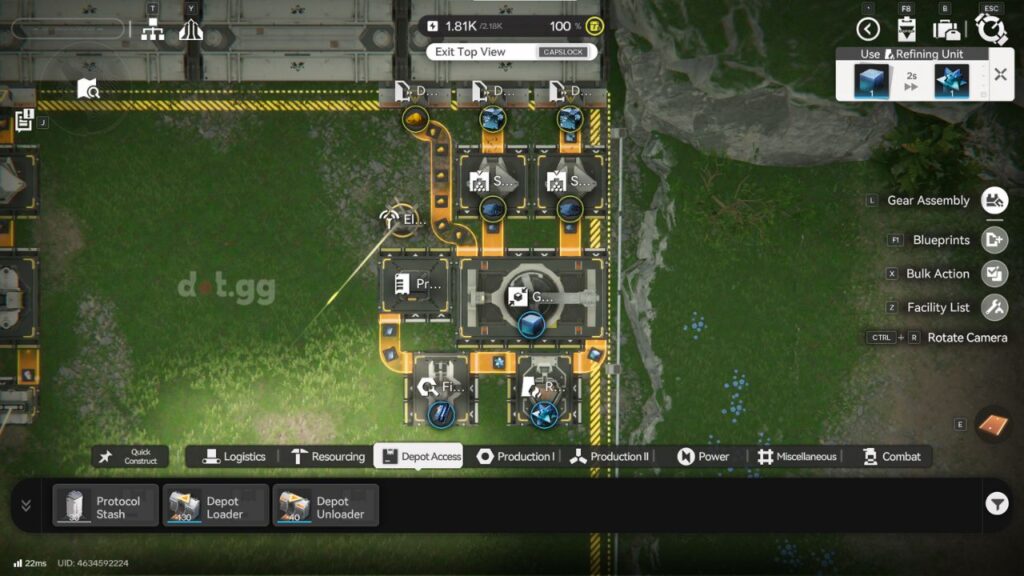Open Gear Assembly
Screen dimensions: 1024x576
pyautogui.click(x=994, y=201)
